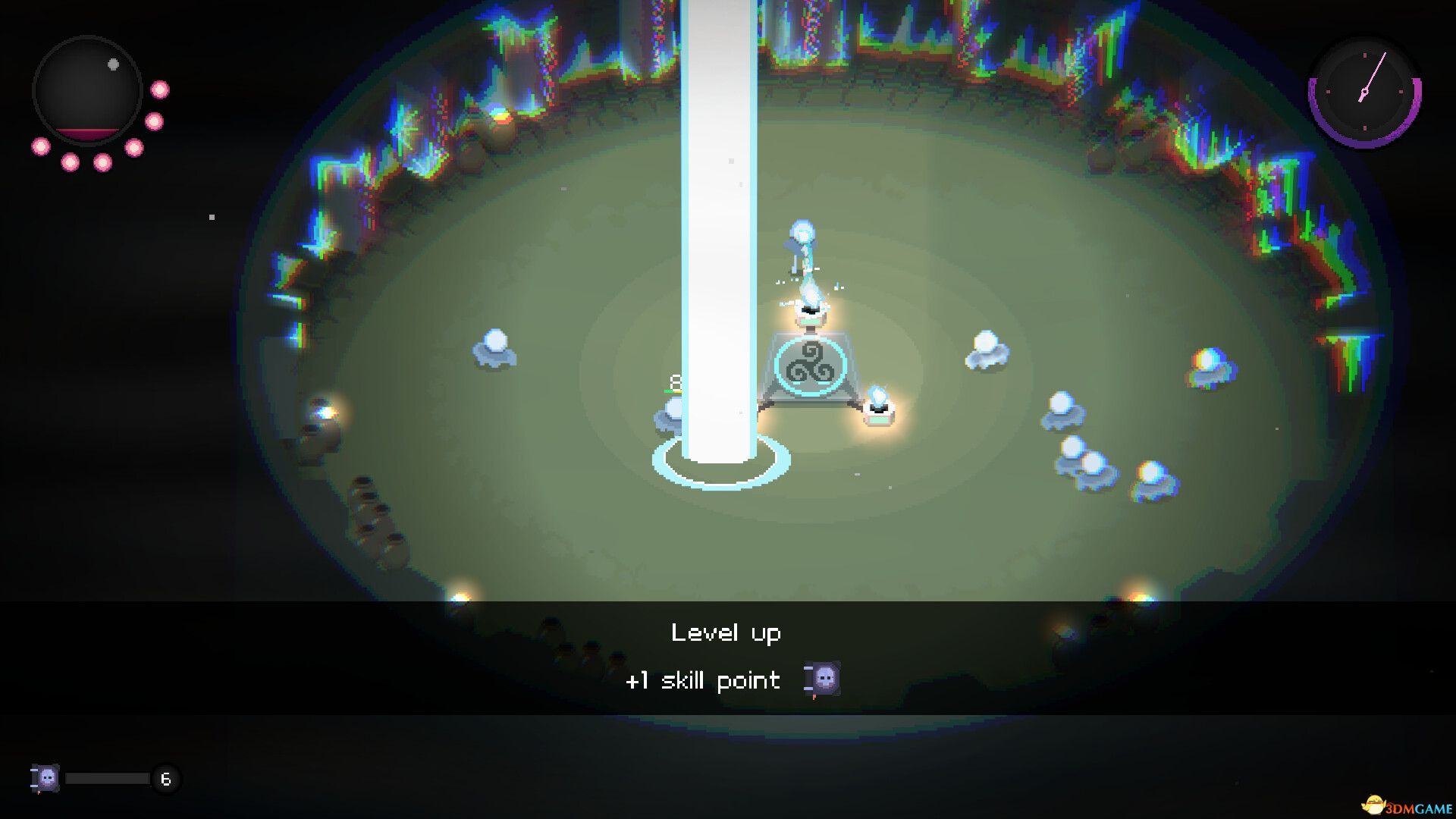Expand the level counter circle showing 6
1456x819 pixels.
pos(165,778)
